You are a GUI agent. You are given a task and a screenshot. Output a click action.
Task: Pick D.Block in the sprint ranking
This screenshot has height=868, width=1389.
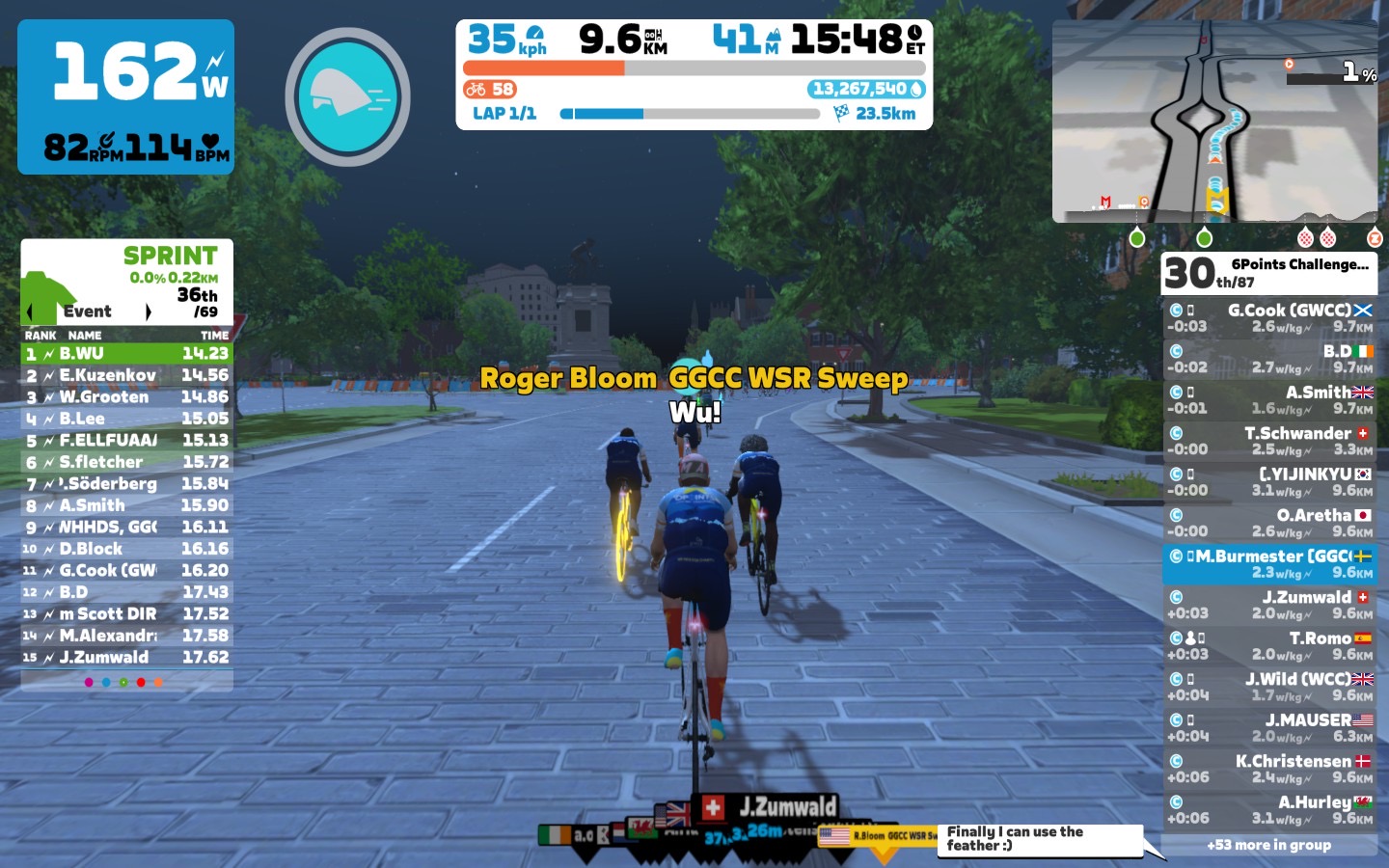[126, 549]
